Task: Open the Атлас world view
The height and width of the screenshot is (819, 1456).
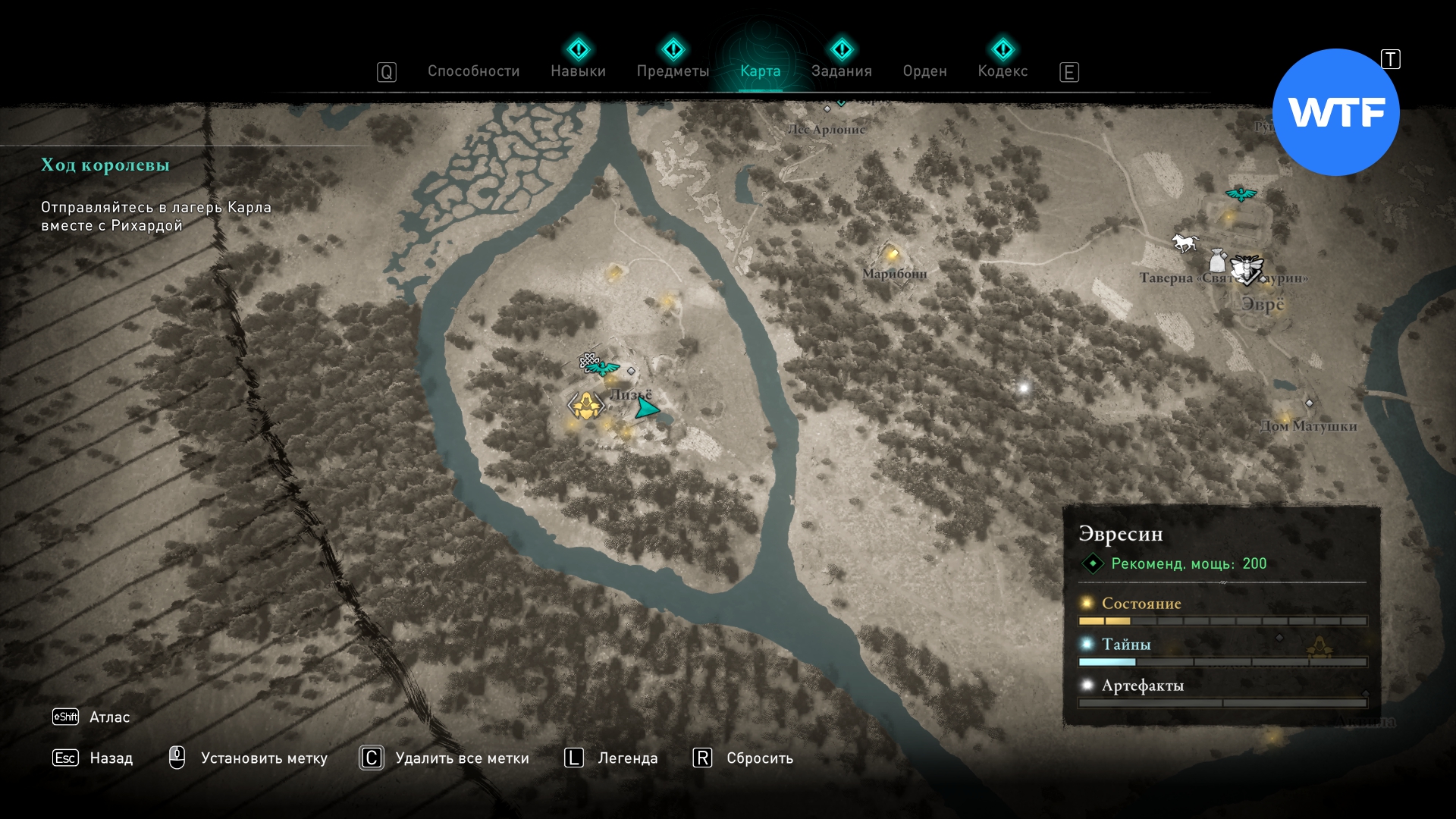Action: [109, 717]
